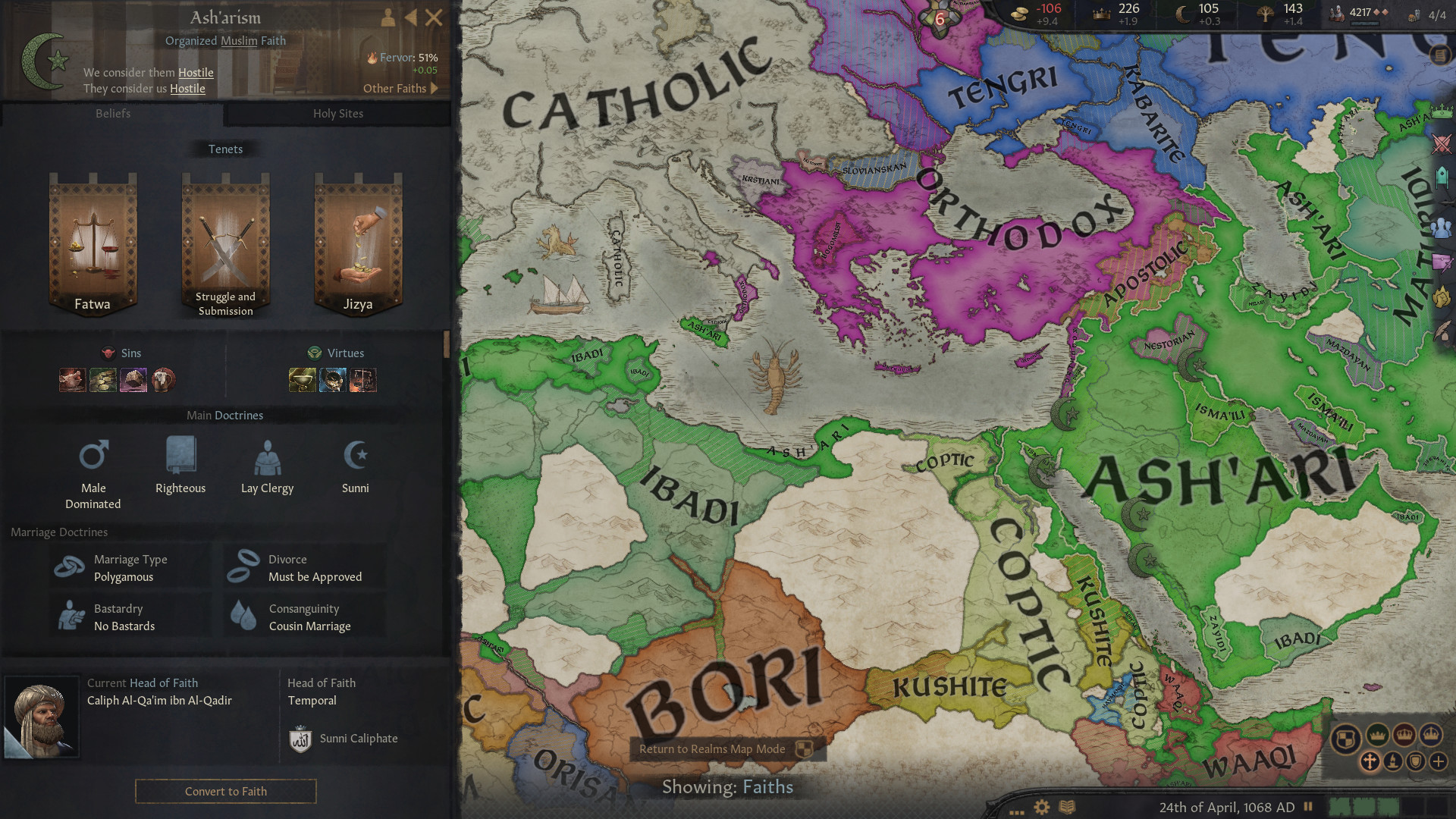Open extra map modes with the plus icon

click(x=1438, y=762)
